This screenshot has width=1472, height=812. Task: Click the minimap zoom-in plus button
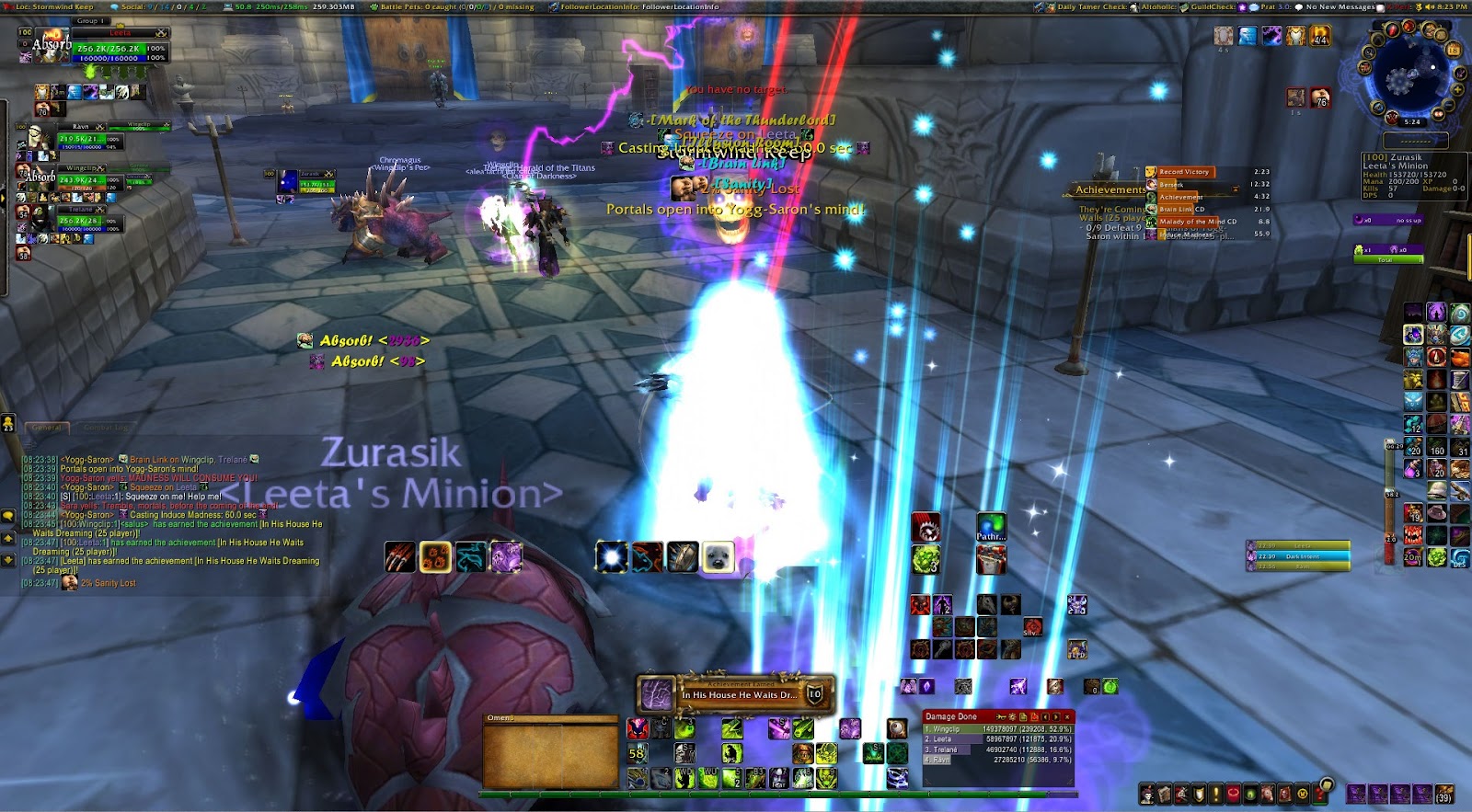[1458, 90]
